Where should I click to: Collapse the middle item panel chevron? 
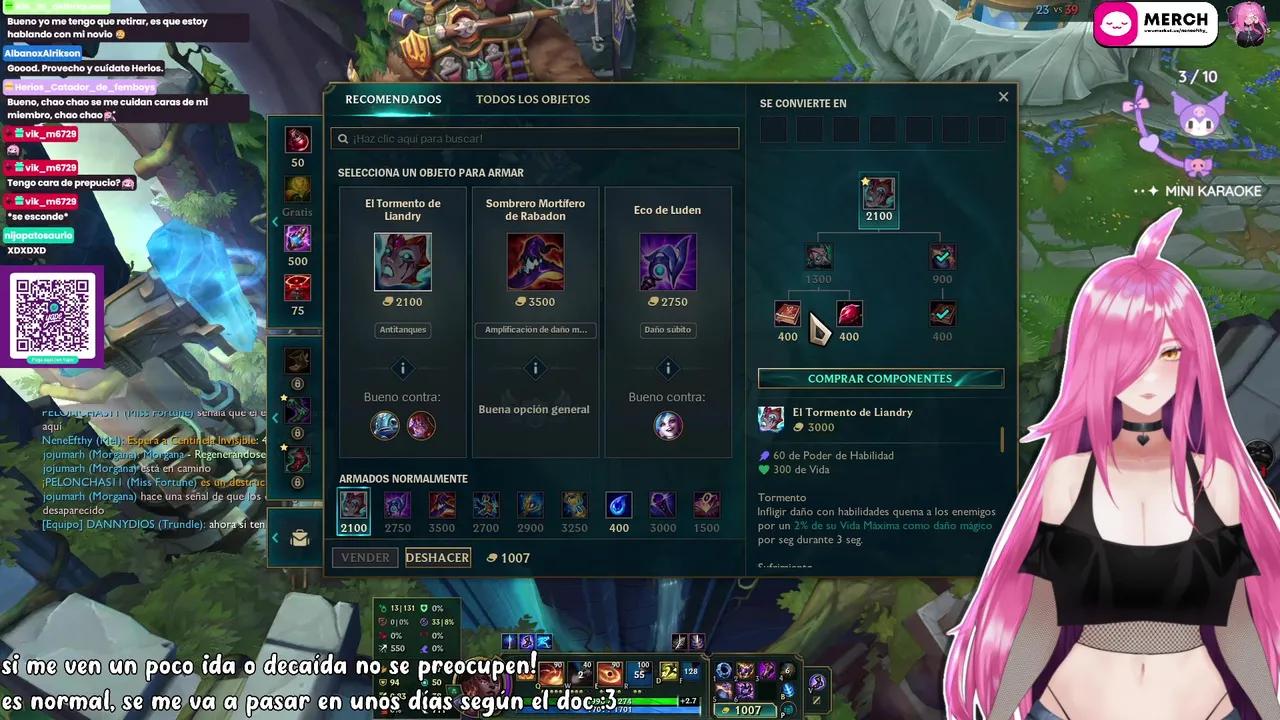pyautogui.click(x=276, y=419)
